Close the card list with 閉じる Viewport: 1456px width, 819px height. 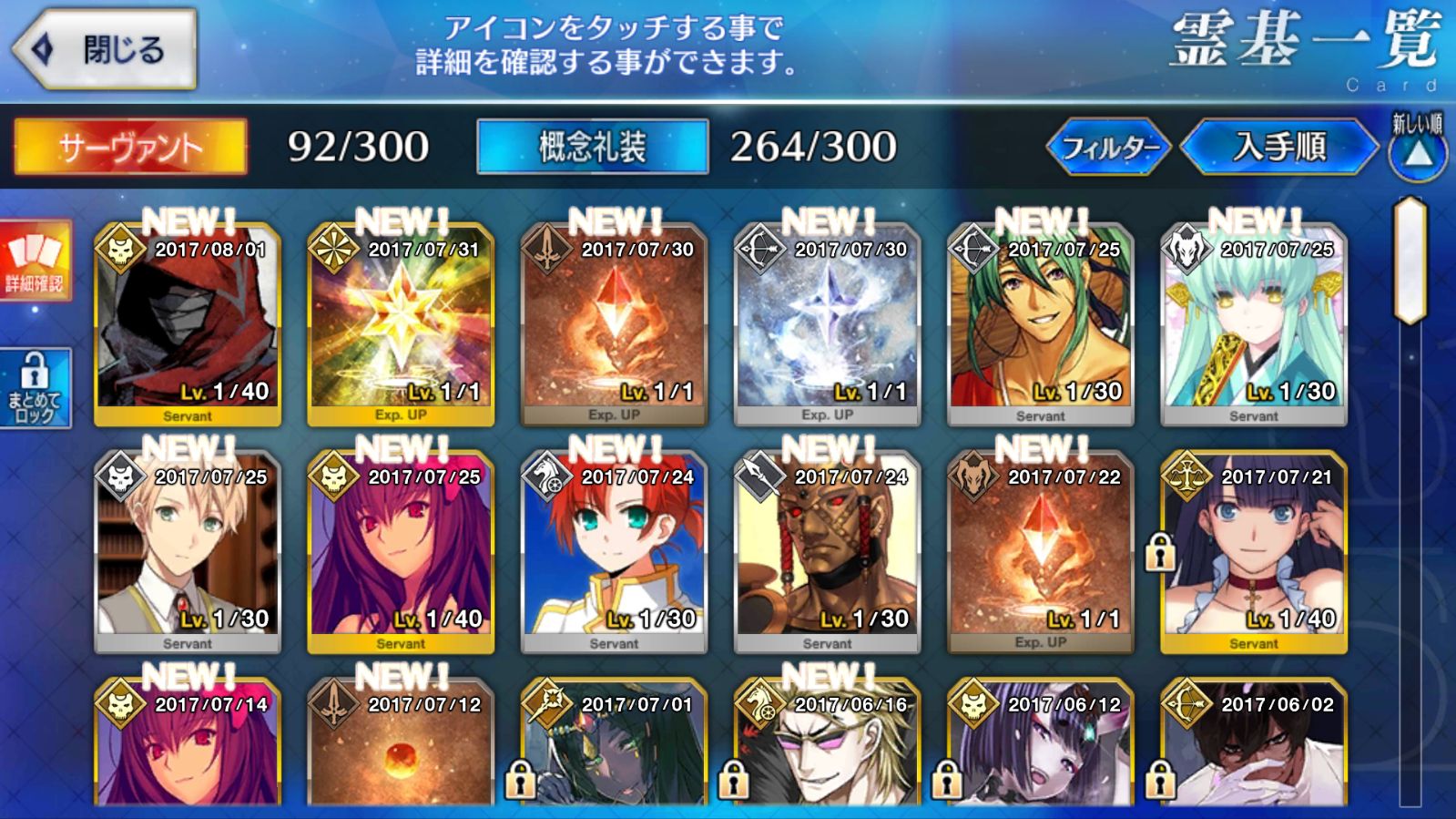(x=105, y=49)
